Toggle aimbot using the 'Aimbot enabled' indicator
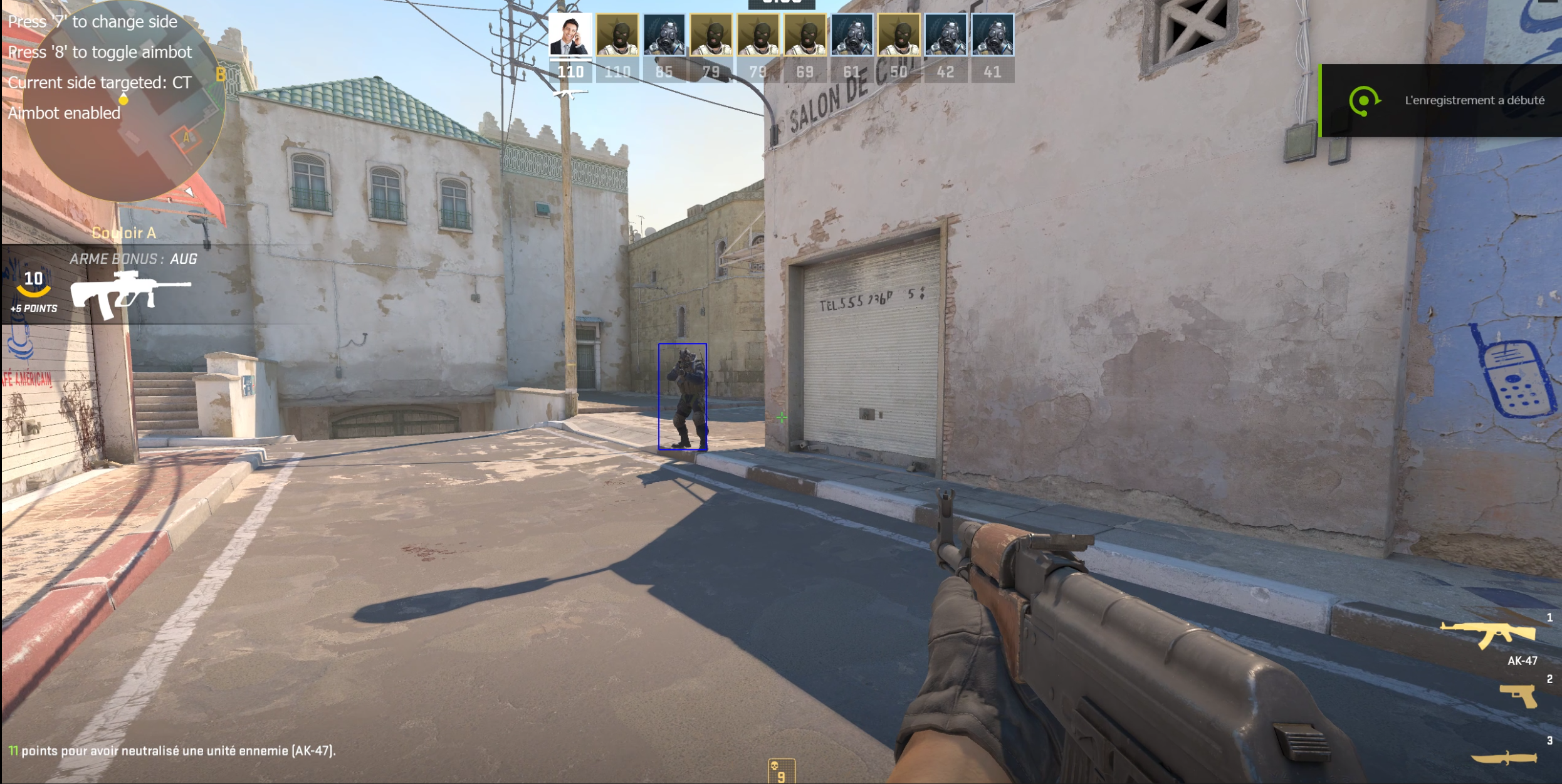The width and height of the screenshot is (1562, 784). coord(65,112)
